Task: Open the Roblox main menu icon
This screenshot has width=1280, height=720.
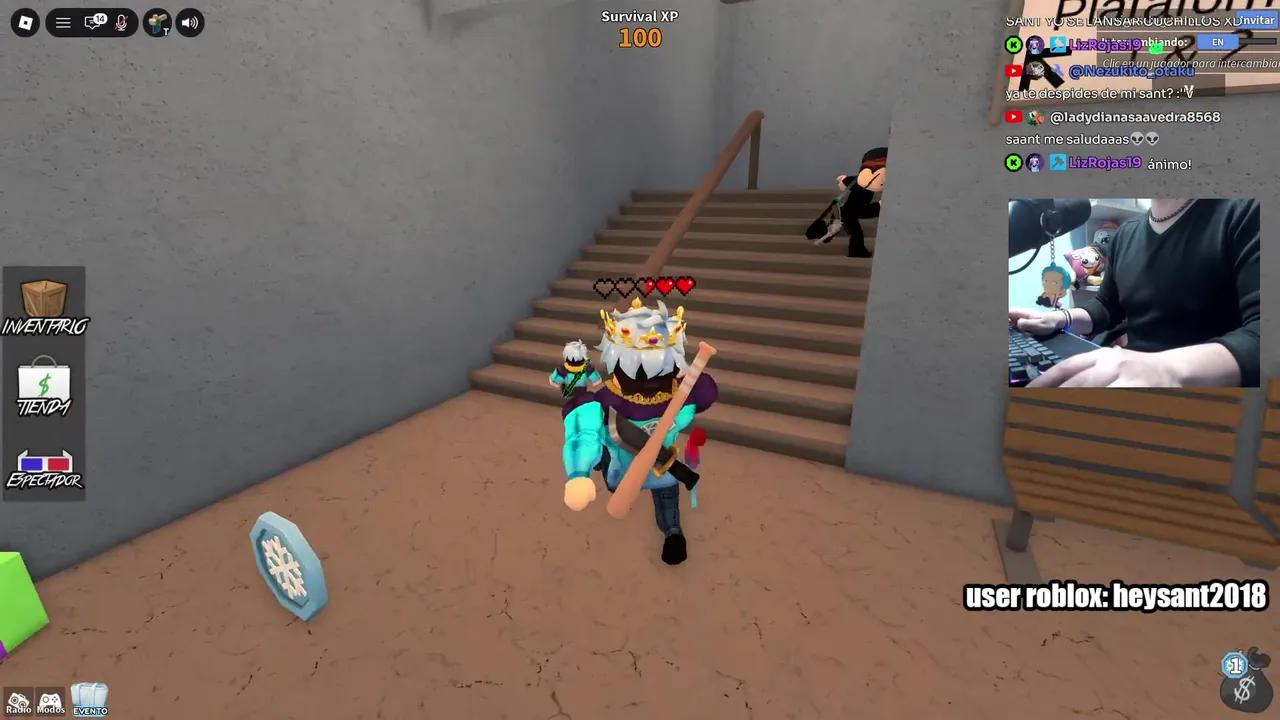Action: (24, 22)
